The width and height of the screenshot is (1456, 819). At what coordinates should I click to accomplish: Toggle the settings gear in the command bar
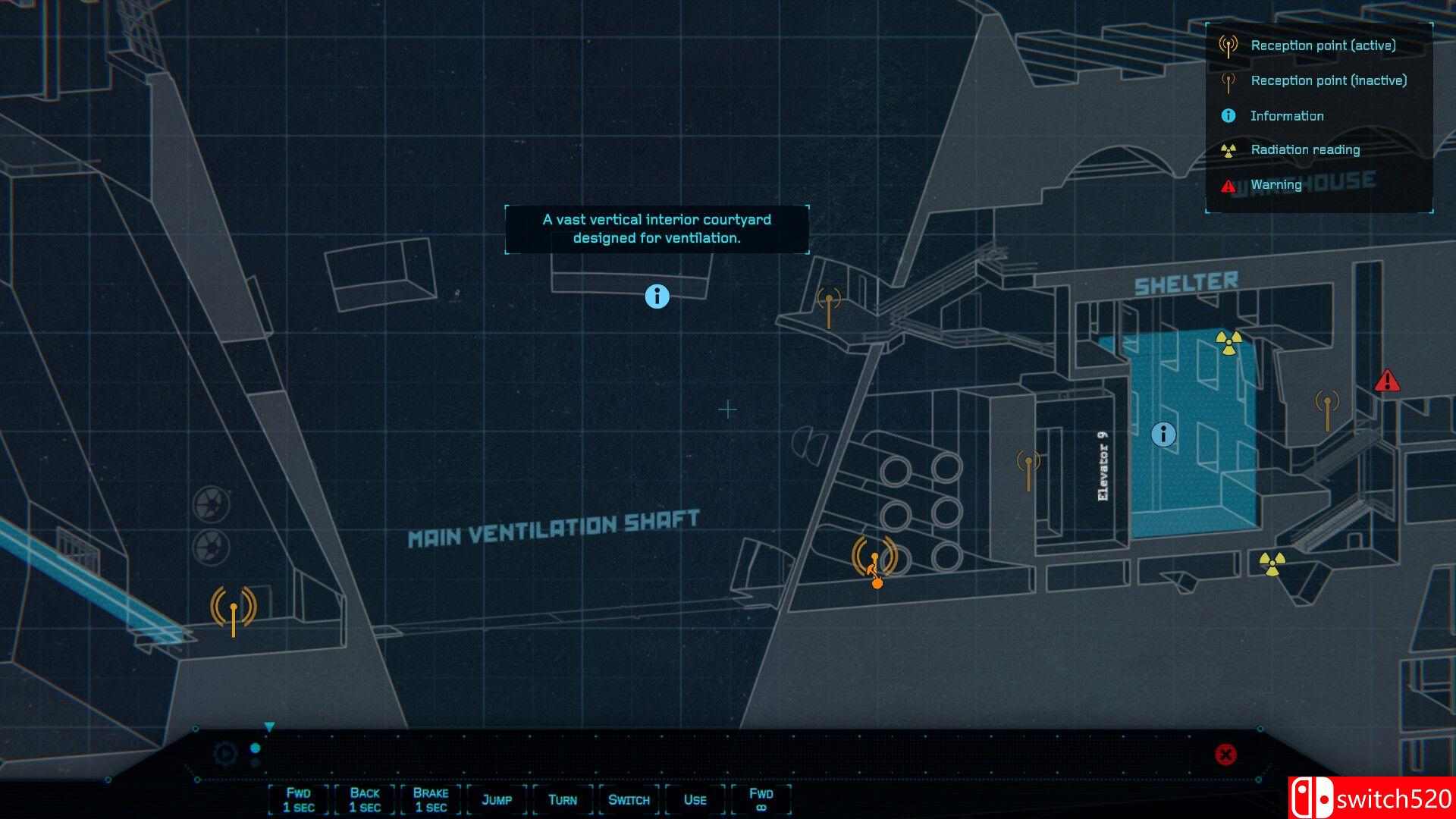point(223,754)
